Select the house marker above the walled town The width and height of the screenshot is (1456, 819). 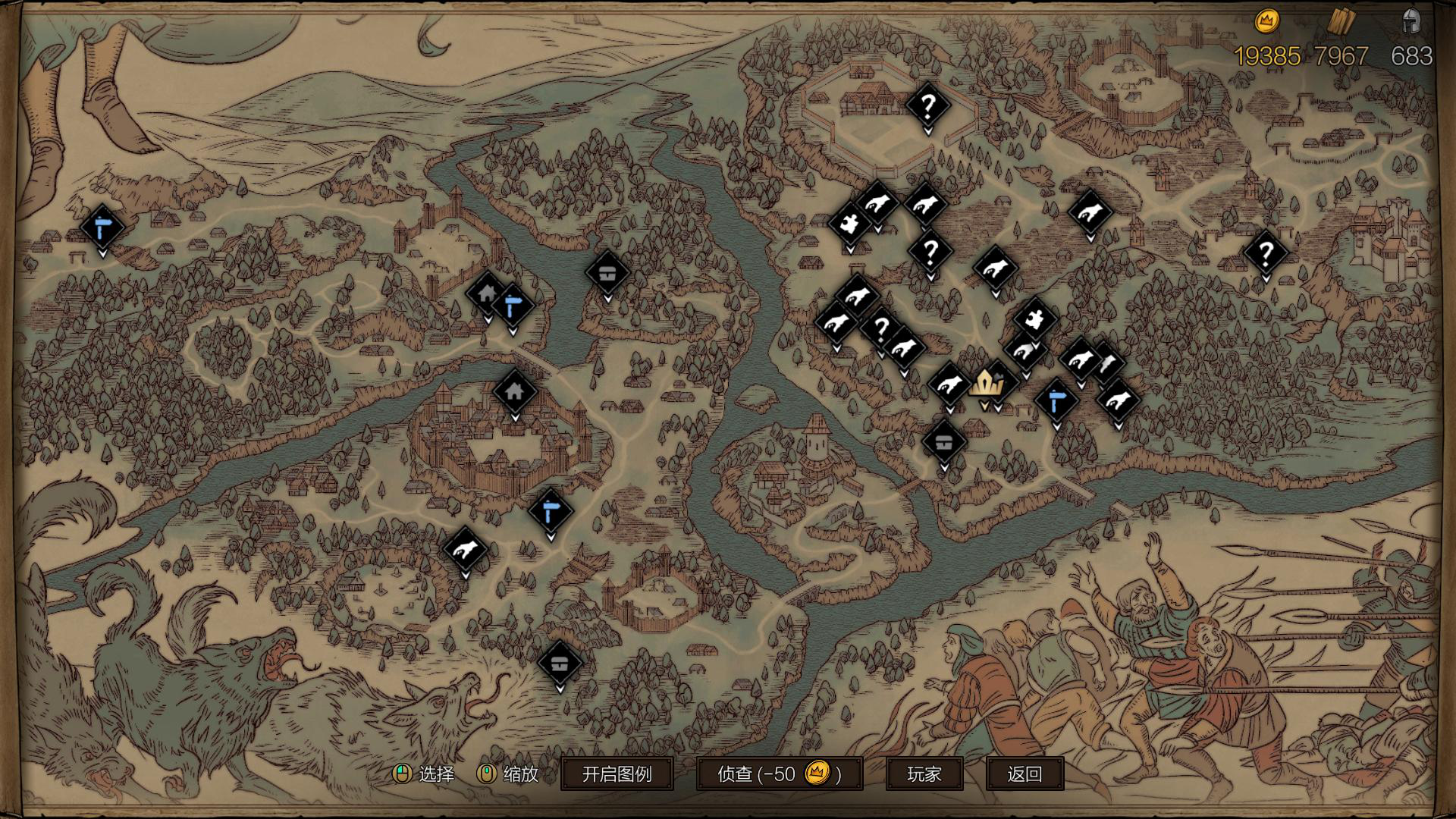pos(515,391)
